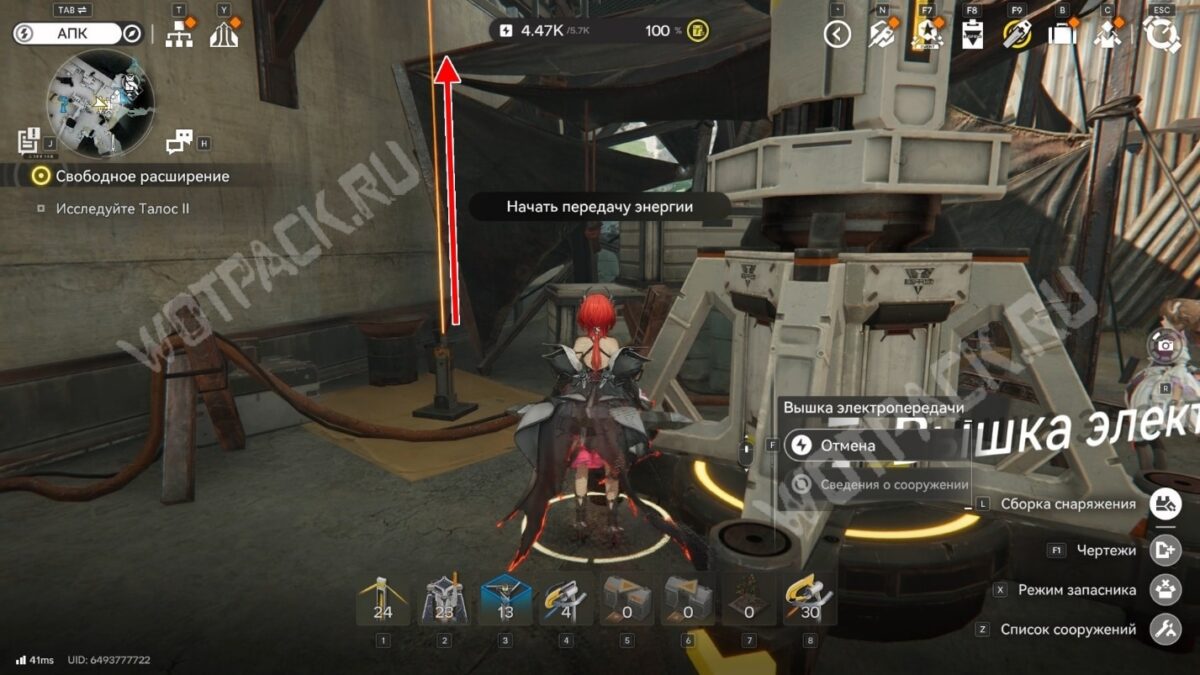Open the clipboard icon in top bar
1200x675 pixels.
pyautogui.click(x=972, y=34)
